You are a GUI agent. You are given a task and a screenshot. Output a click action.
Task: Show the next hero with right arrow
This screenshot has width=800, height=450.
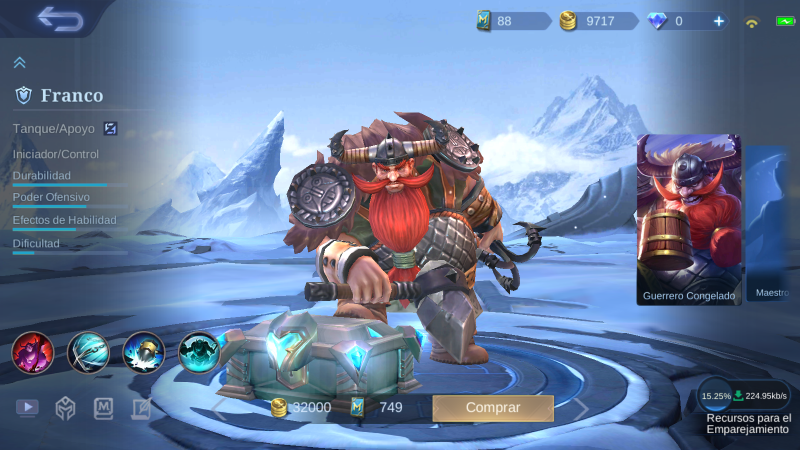580,408
